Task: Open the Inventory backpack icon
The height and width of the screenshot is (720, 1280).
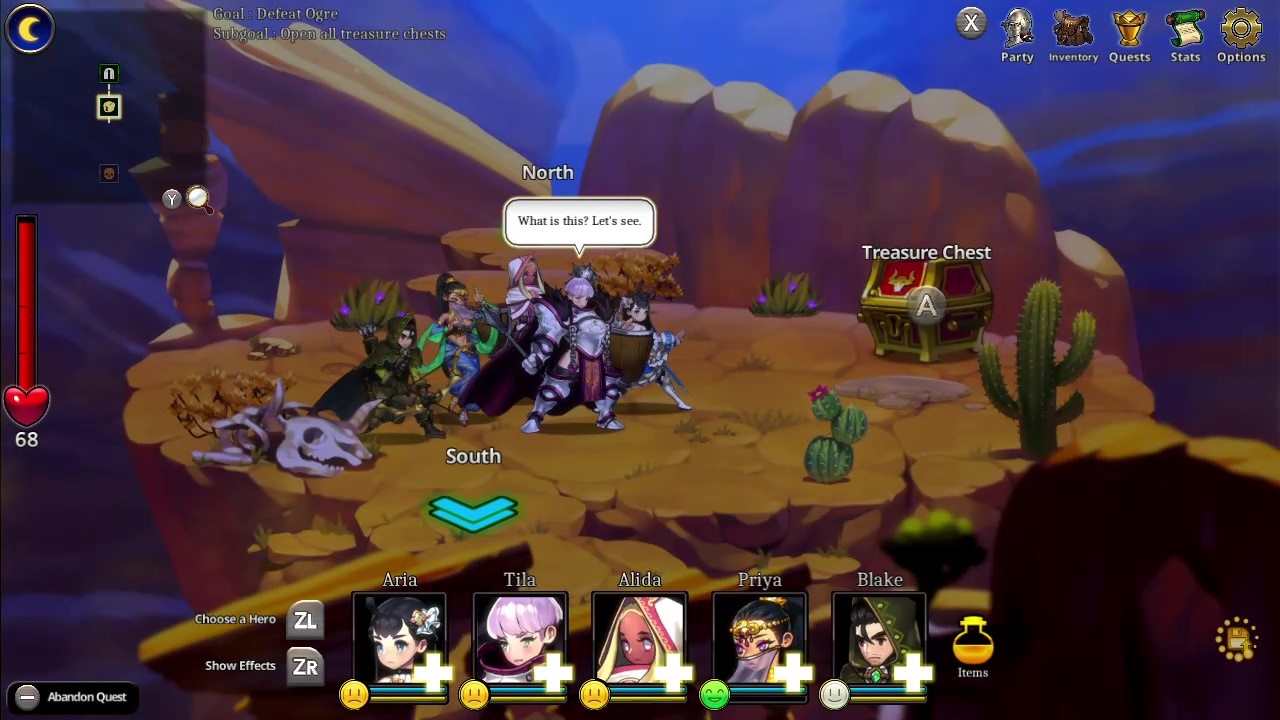Action: coord(1073,30)
